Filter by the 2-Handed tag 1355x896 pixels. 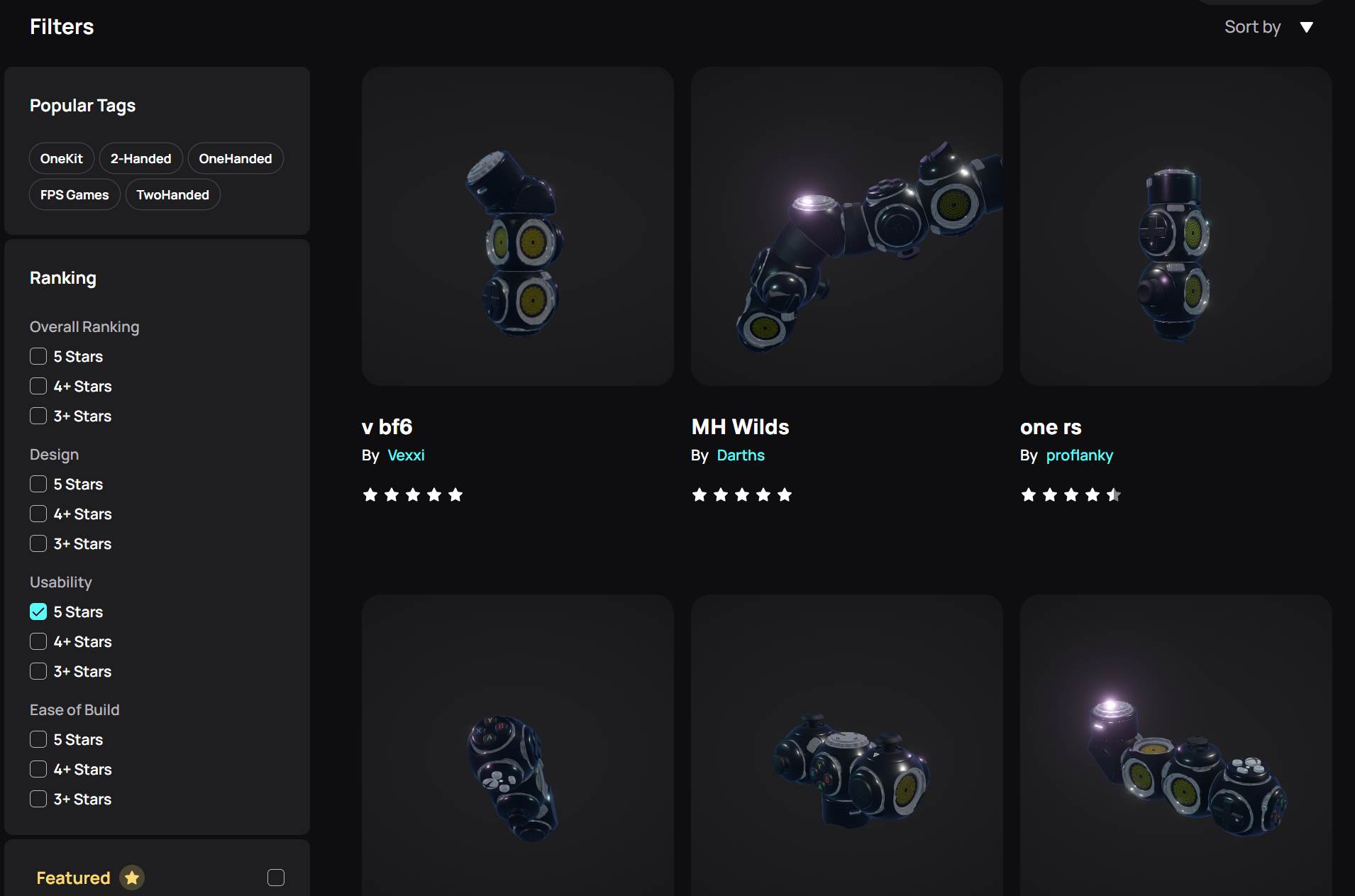tap(140, 158)
